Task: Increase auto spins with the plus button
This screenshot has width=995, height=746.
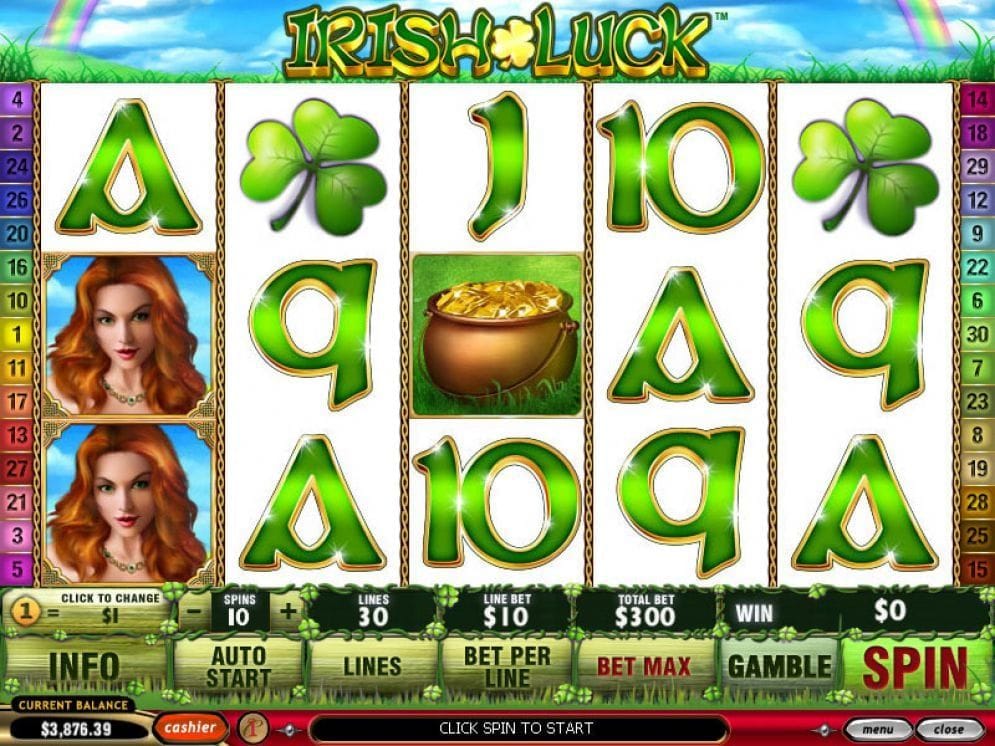Action: tap(289, 611)
